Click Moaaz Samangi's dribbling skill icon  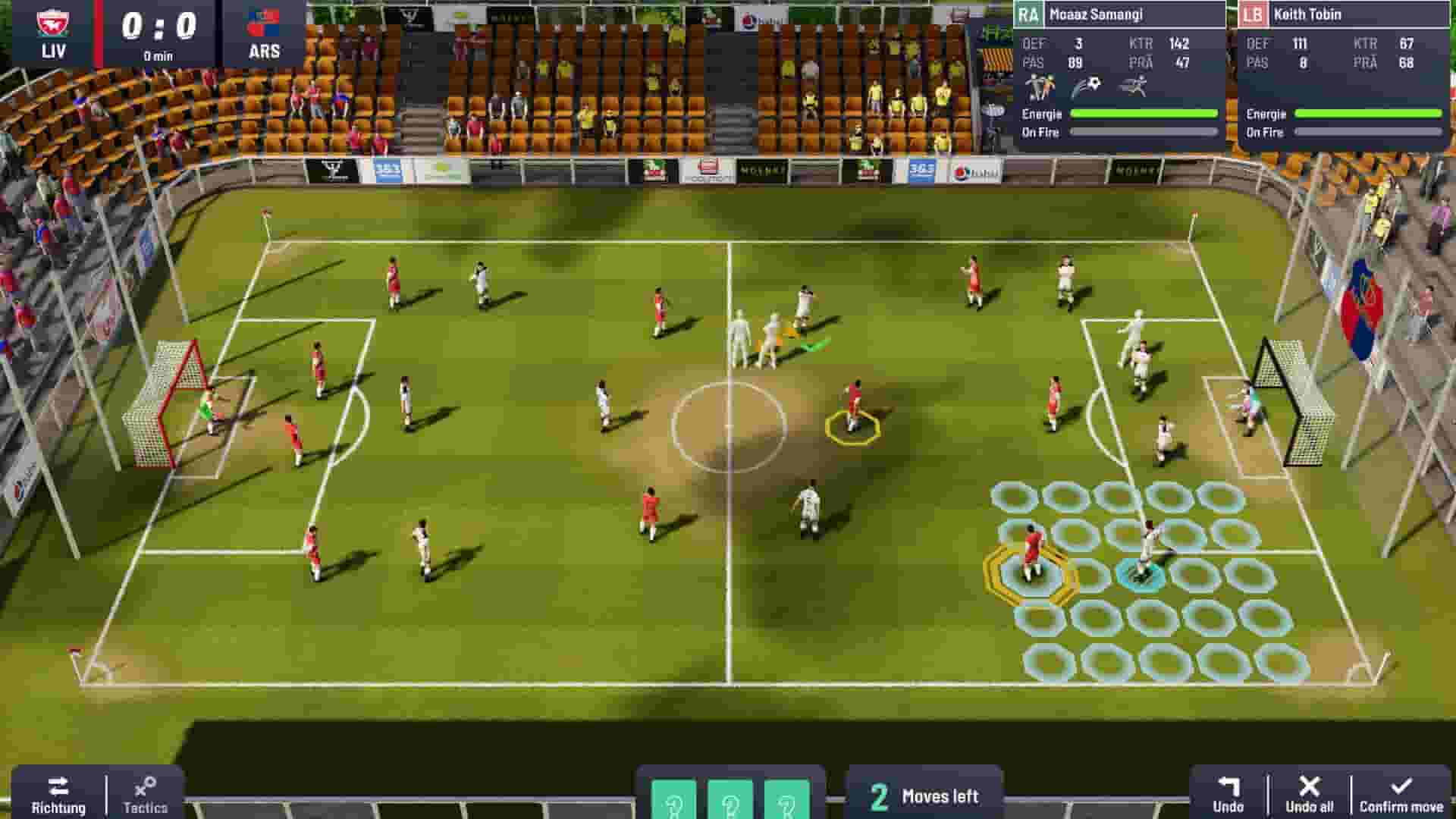(1040, 85)
